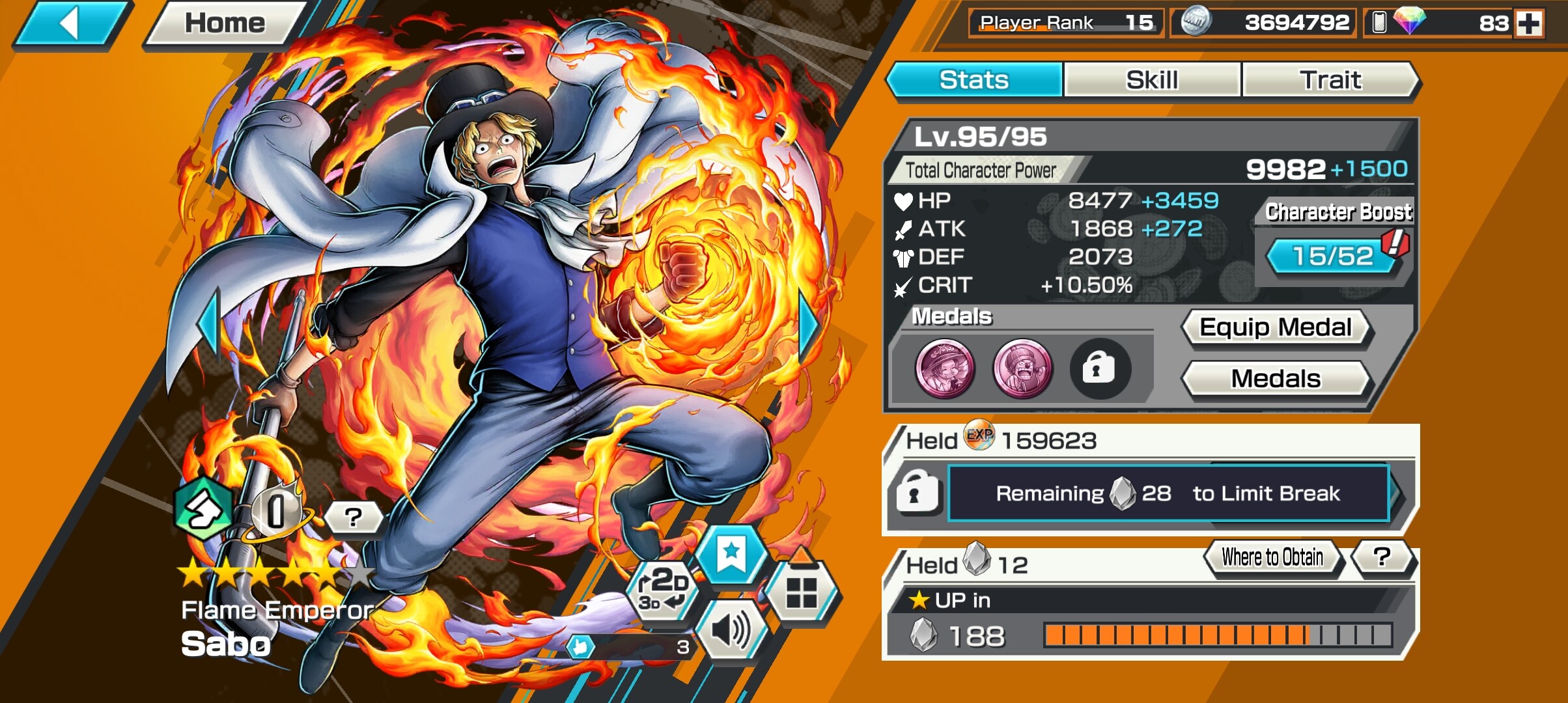
Task: Open the Medals list button
Action: [1276, 379]
